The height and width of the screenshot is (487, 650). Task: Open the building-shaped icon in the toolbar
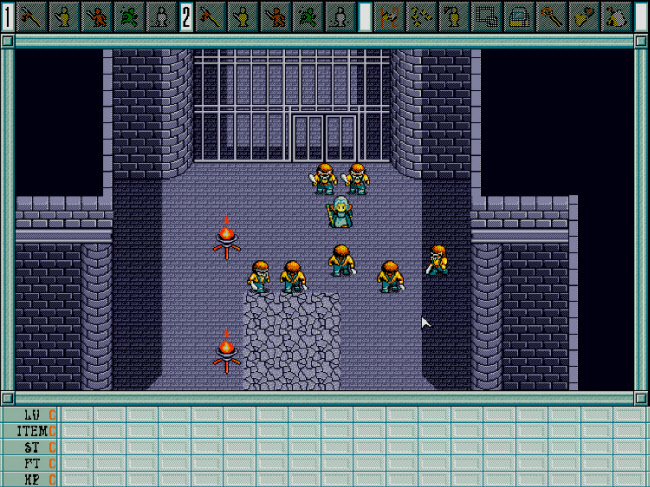[519, 16]
